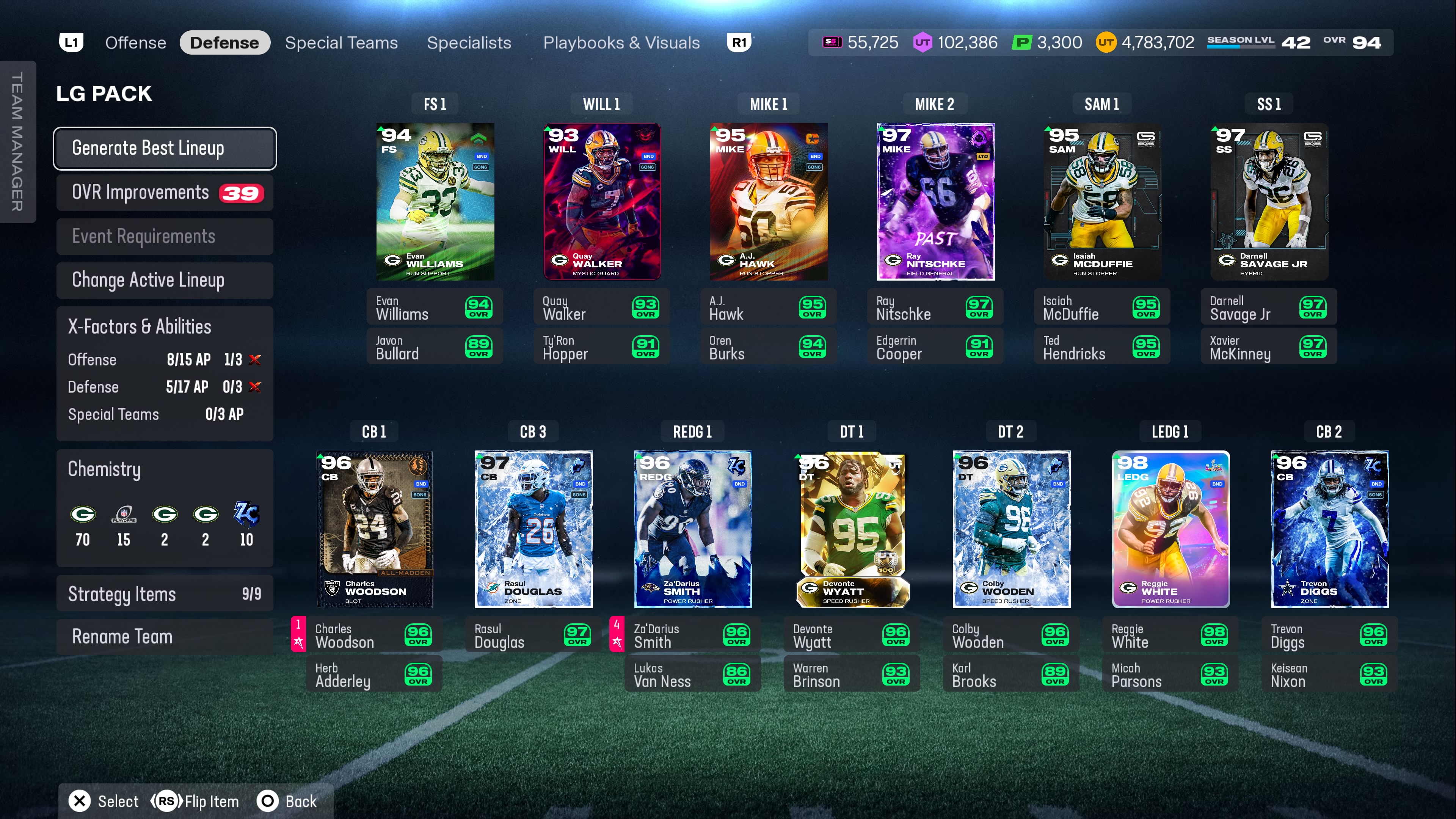Pick backup Xavier McKinney row
Image resolution: width=1456 pixels, height=819 pixels.
[1268, 347]
